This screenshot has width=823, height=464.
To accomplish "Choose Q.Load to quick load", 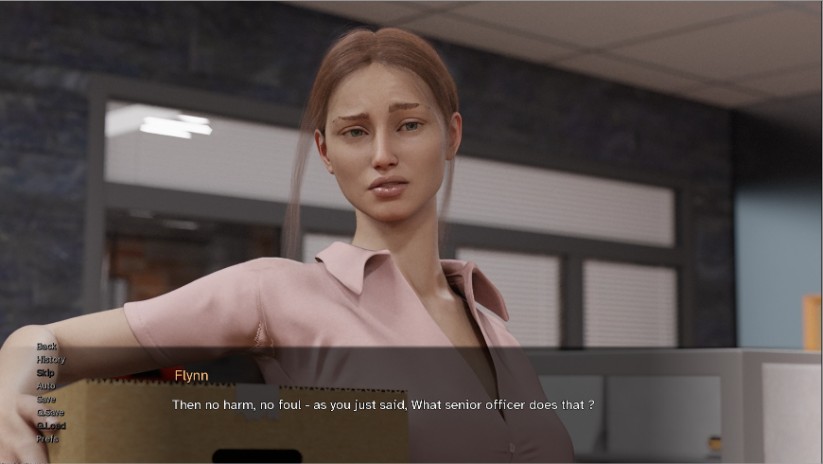I will (x=51, y=425).
